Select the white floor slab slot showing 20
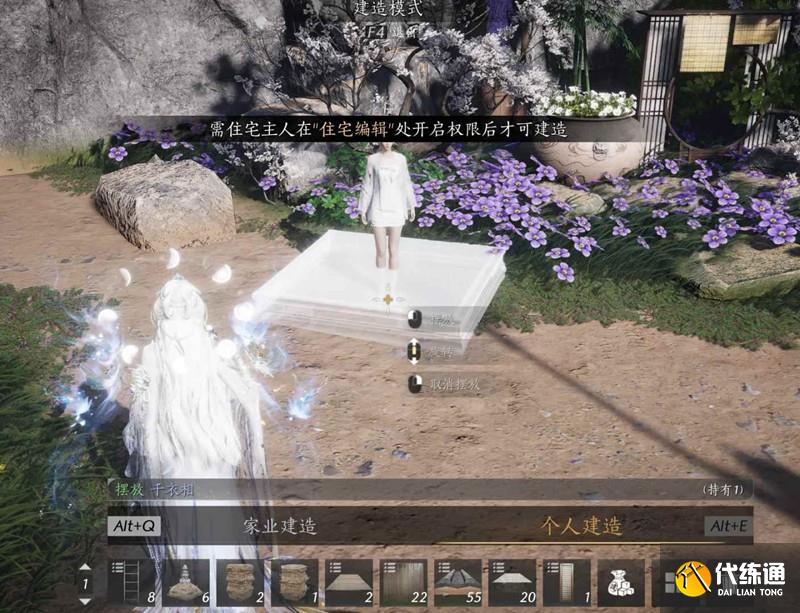The height and width of the screenshot is (613, 800). 512,582
